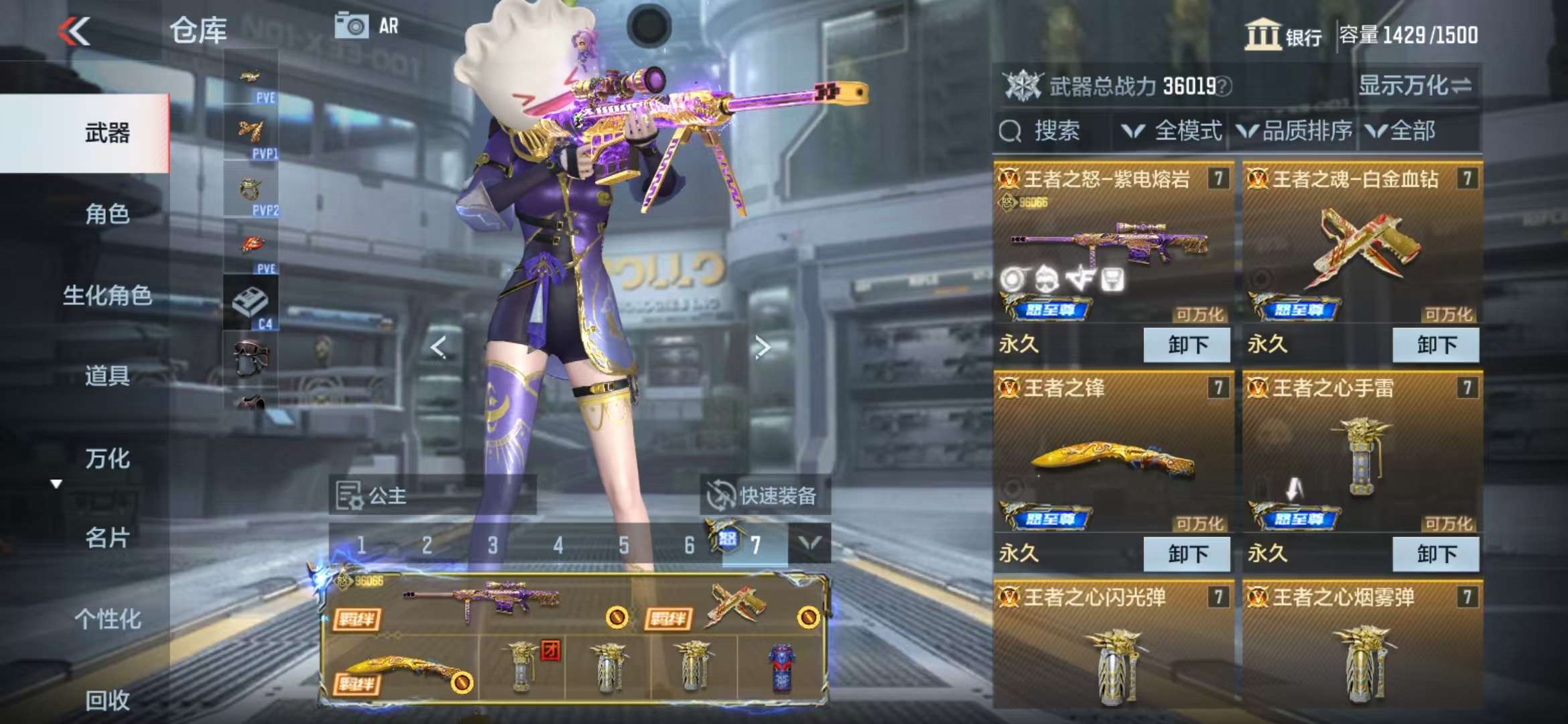Go back with the red arrow button
The height and width of the screenshot is (724, 1568).
(x=74, y=31)
